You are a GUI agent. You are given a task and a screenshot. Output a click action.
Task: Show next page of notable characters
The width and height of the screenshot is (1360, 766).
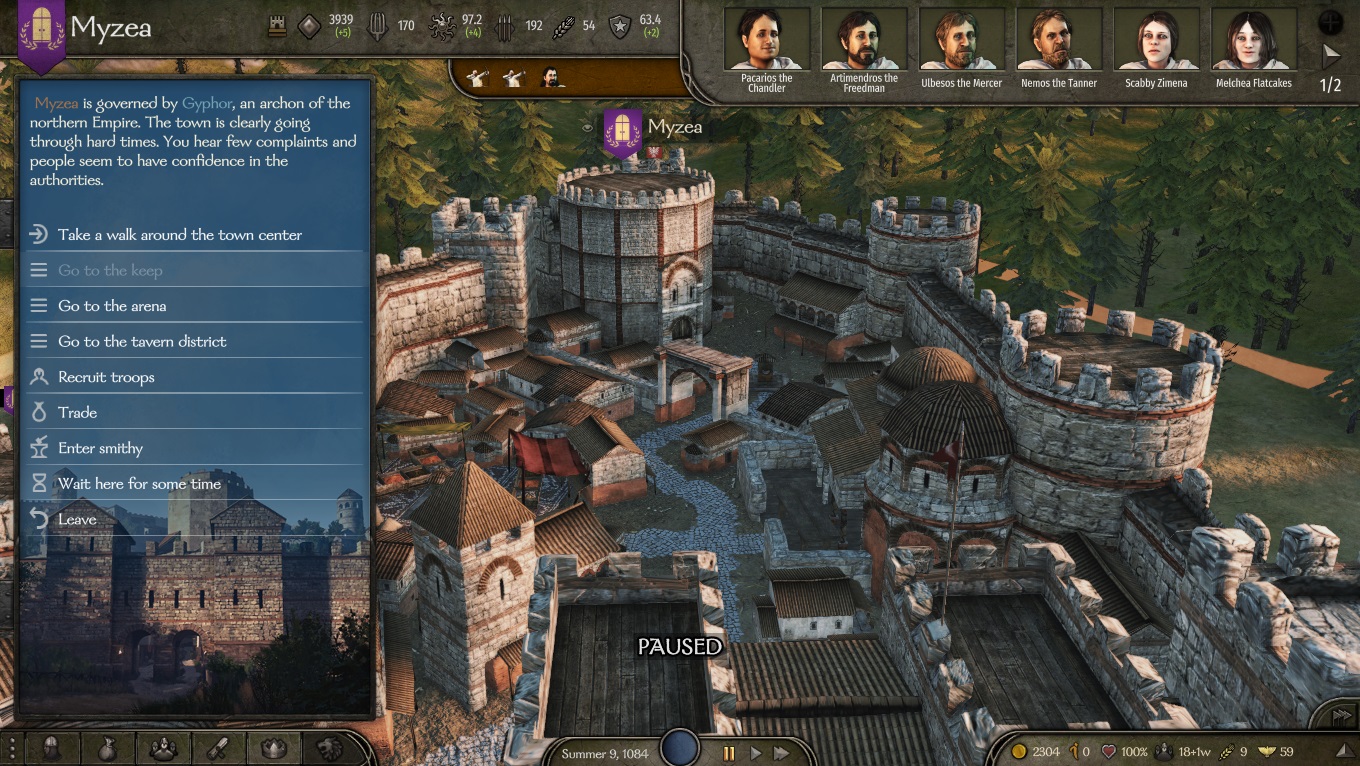pos(1331,54)
